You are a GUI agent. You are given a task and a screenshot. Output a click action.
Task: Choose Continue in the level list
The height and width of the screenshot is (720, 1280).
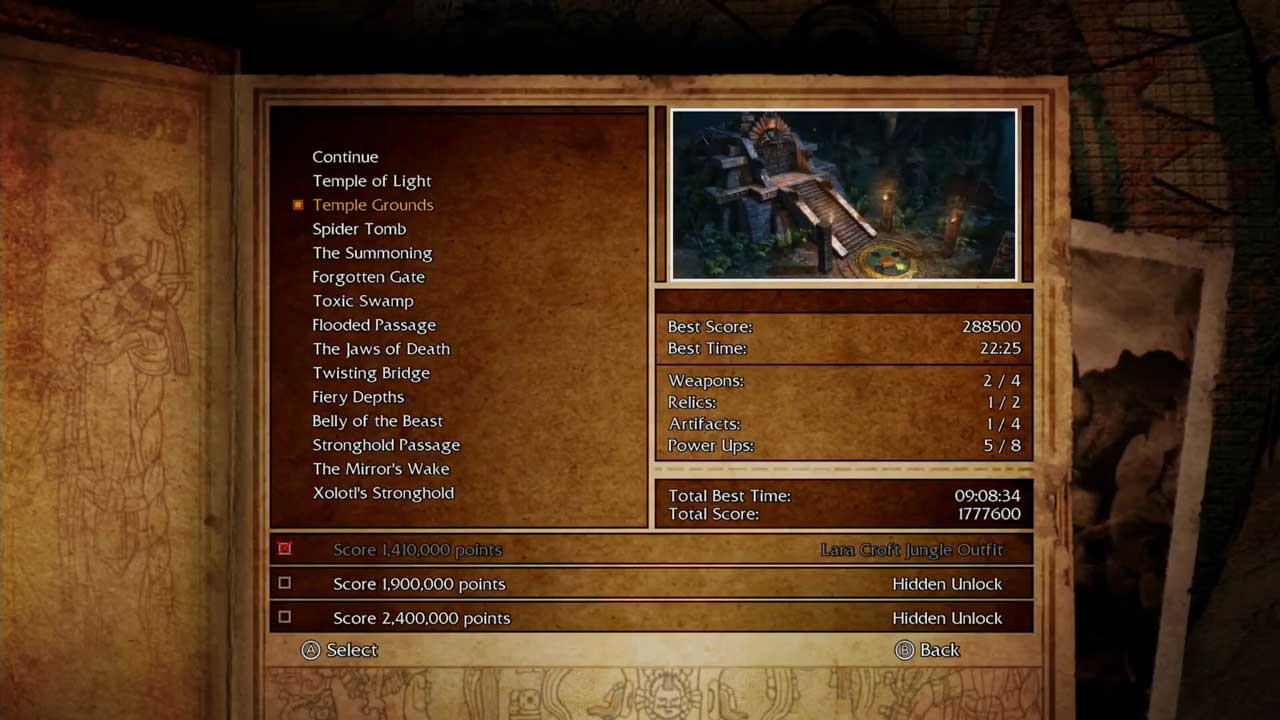click(x=345, y=157)
